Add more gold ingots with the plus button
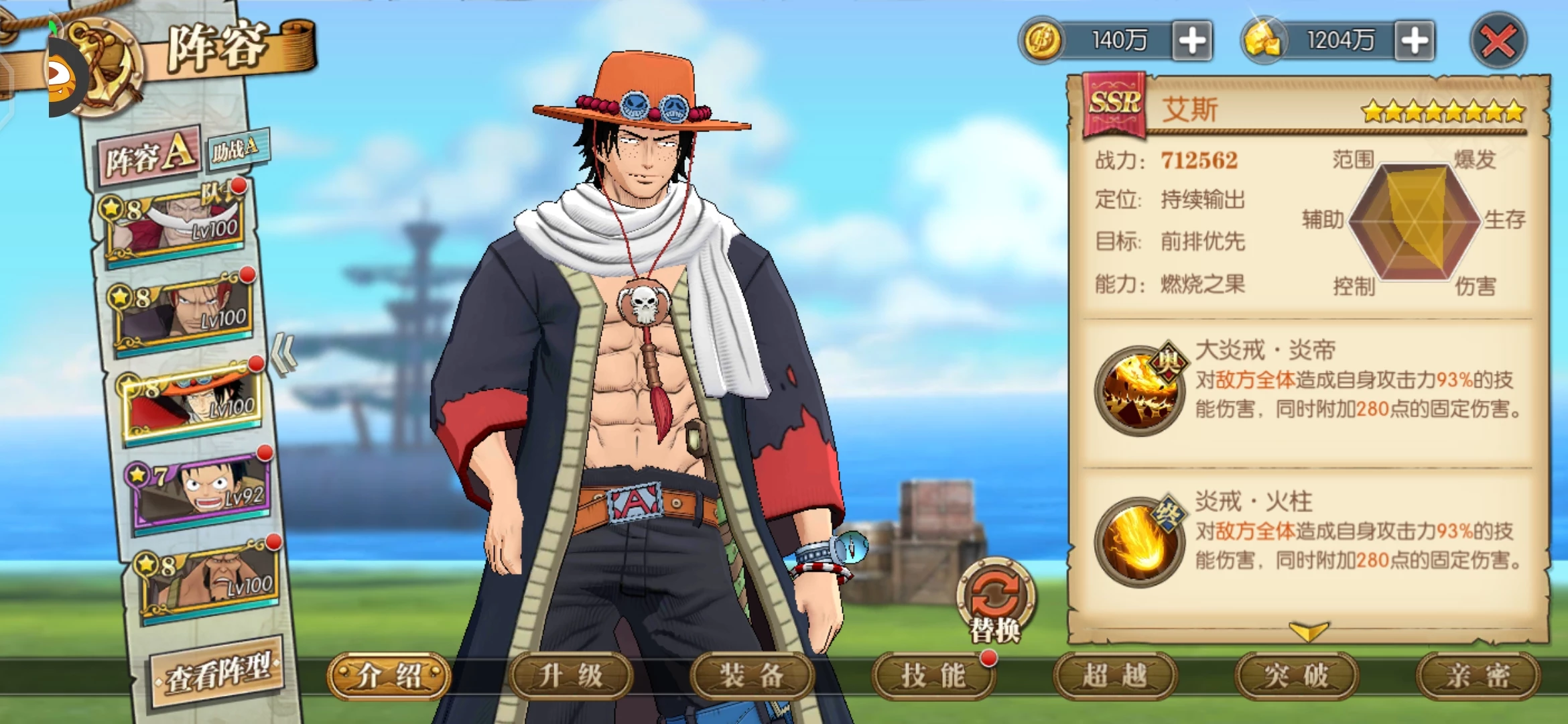The height and width of the screenshot is (724, 1568). pyautogui.click(x=1414, y=42)
